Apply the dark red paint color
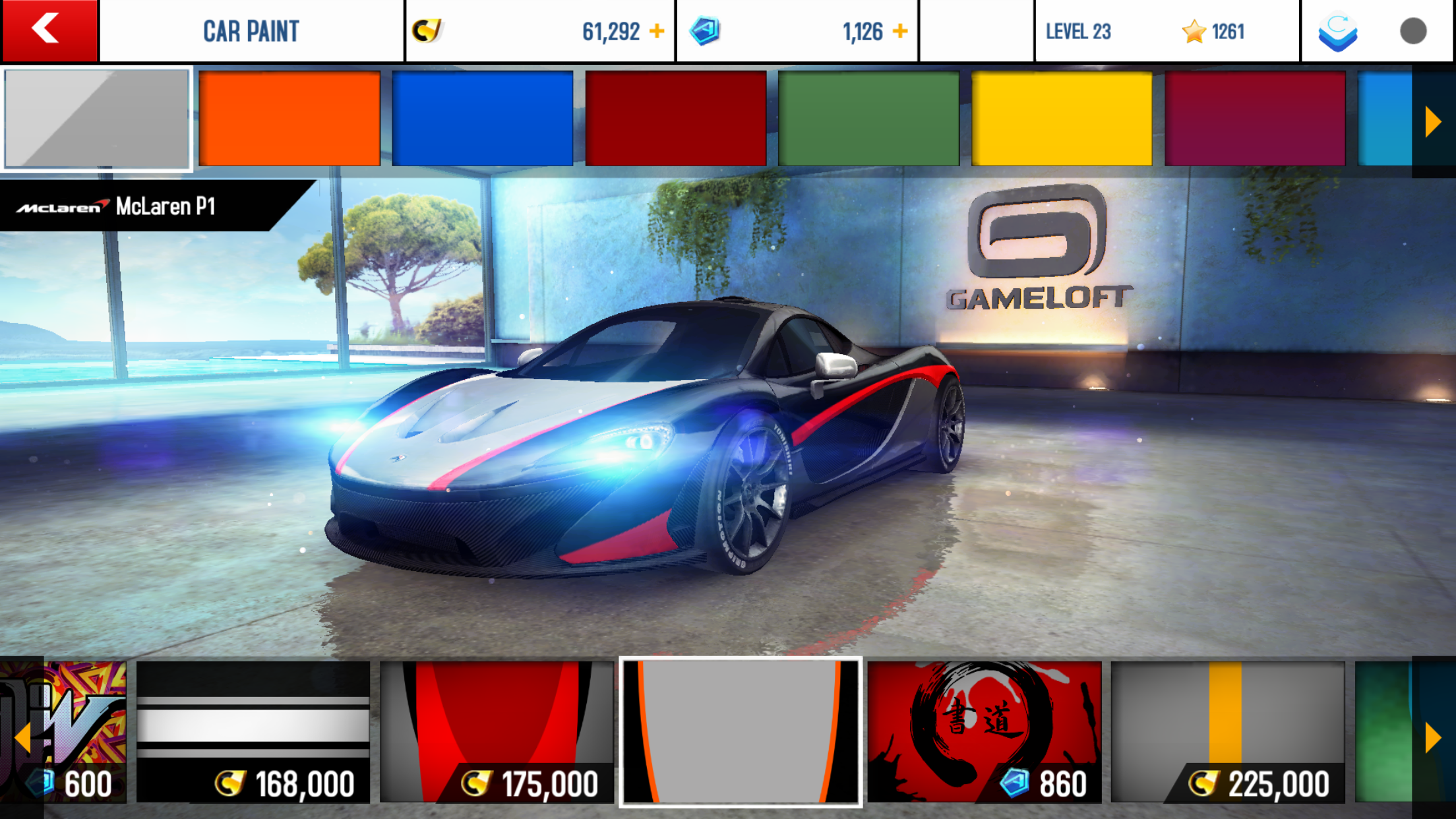Viewport: 1456px width, 819px height. (x=675, y=119)
